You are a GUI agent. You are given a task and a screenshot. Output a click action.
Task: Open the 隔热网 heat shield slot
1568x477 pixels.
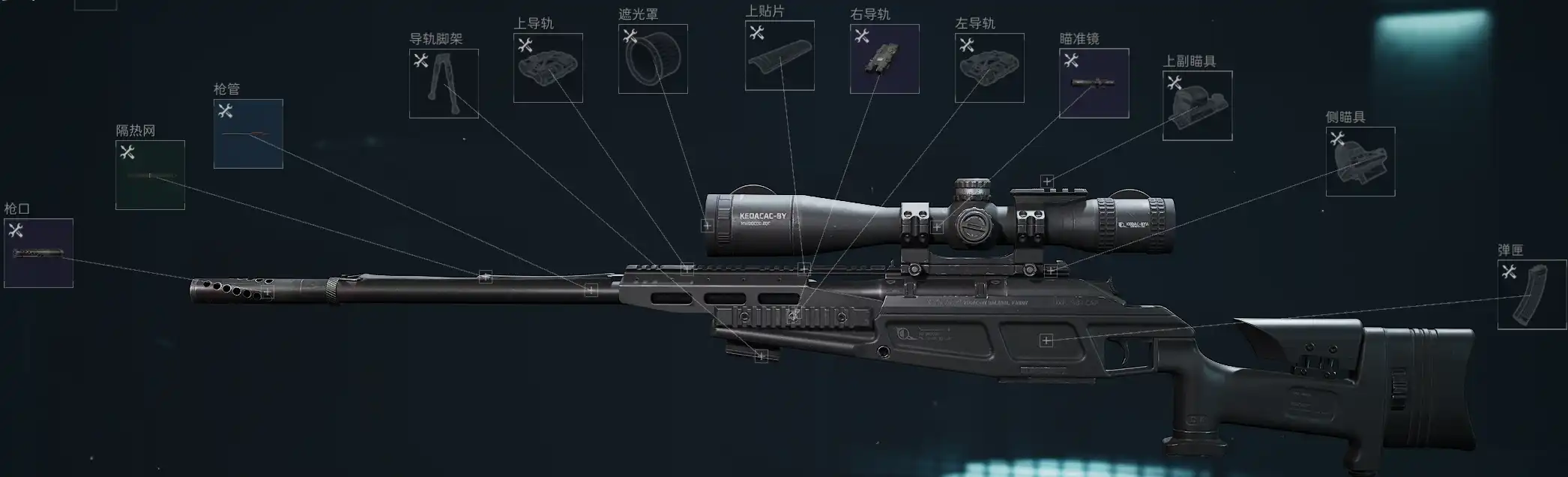coord(150,175)
